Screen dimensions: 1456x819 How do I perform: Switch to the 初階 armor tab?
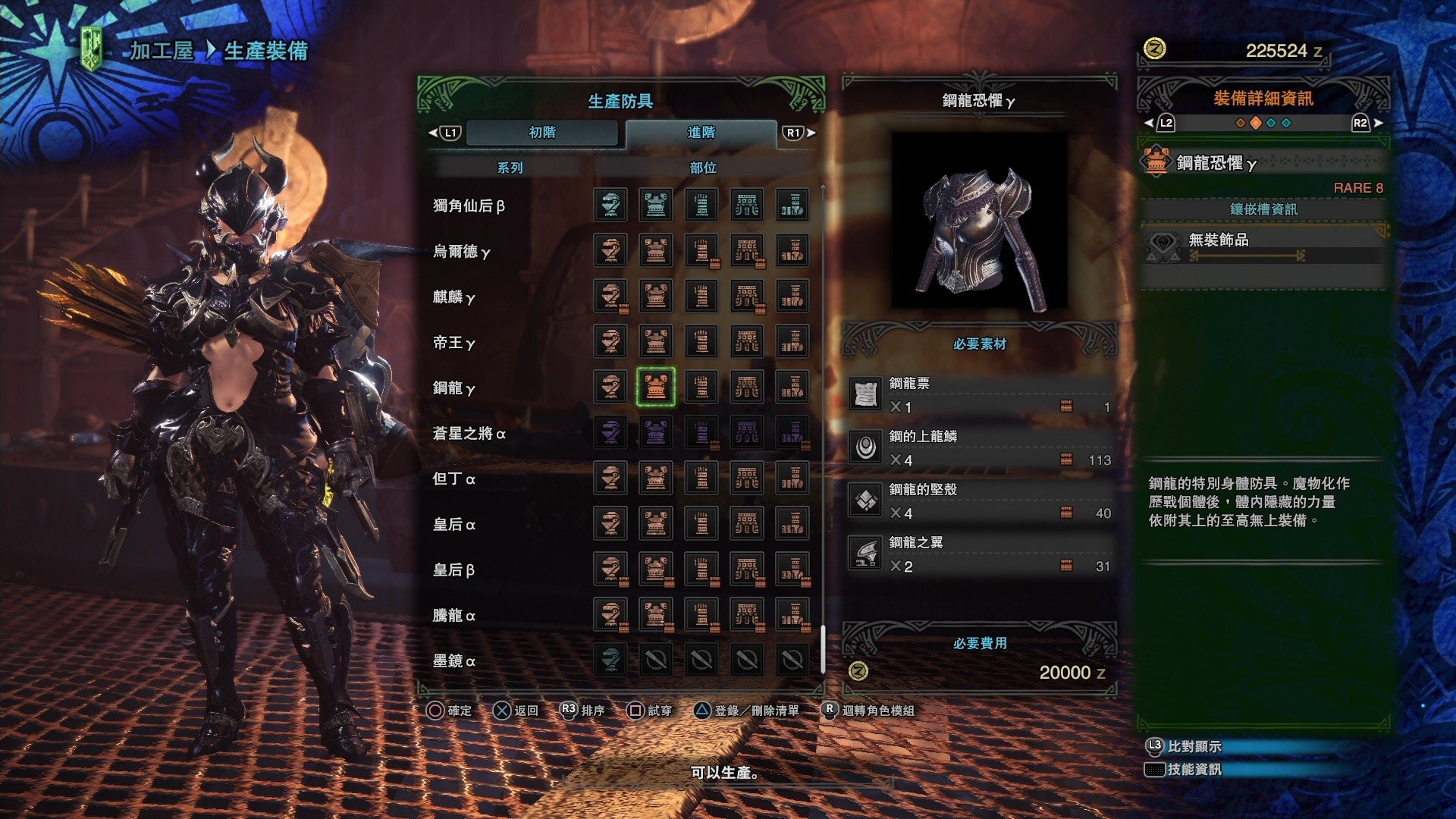(x=542, y=133)
